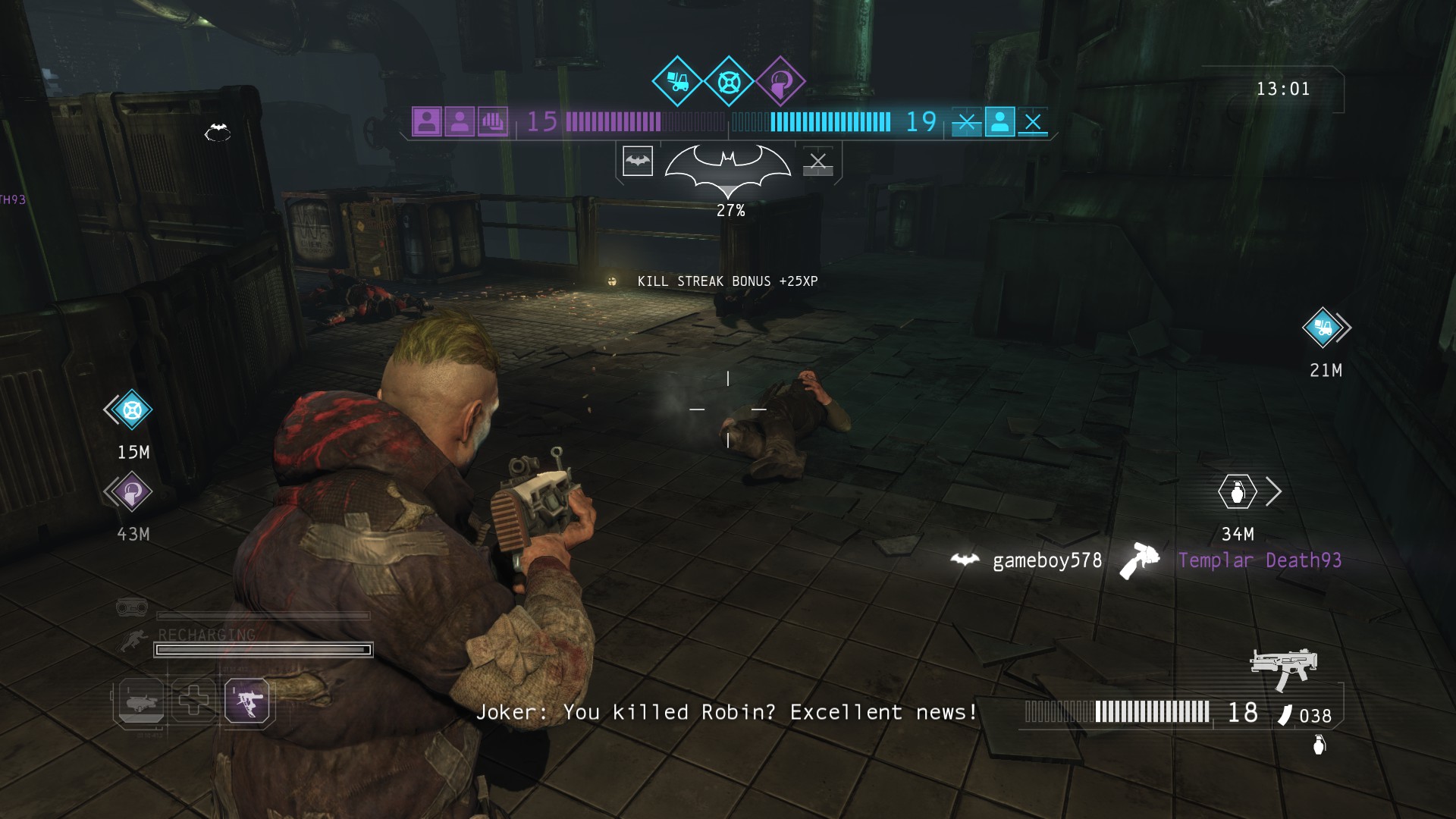1456x819 pixels.
Task: Choose the grey vehicle gadget slot
Action: pos(140,700)
